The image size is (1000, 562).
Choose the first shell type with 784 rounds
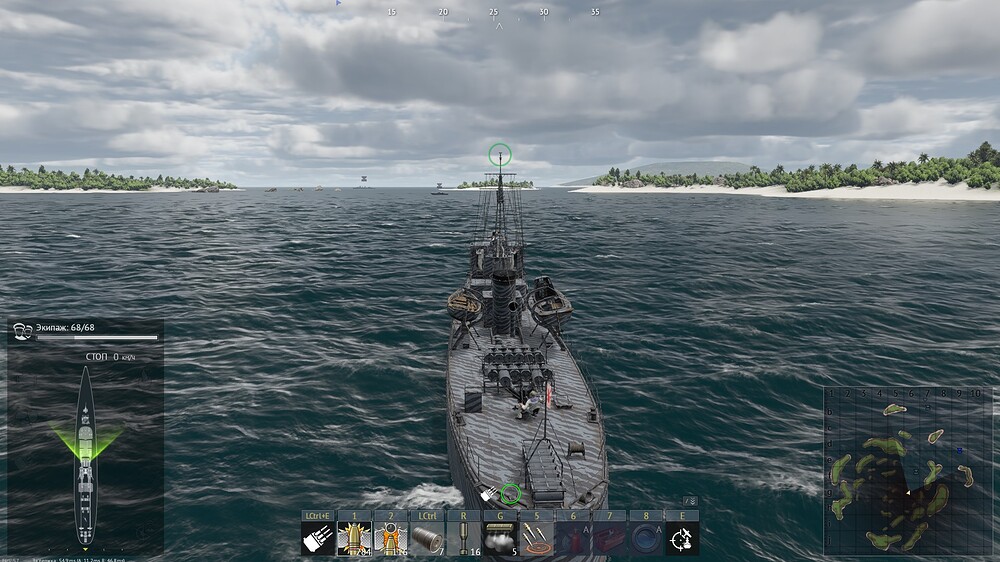354,538
